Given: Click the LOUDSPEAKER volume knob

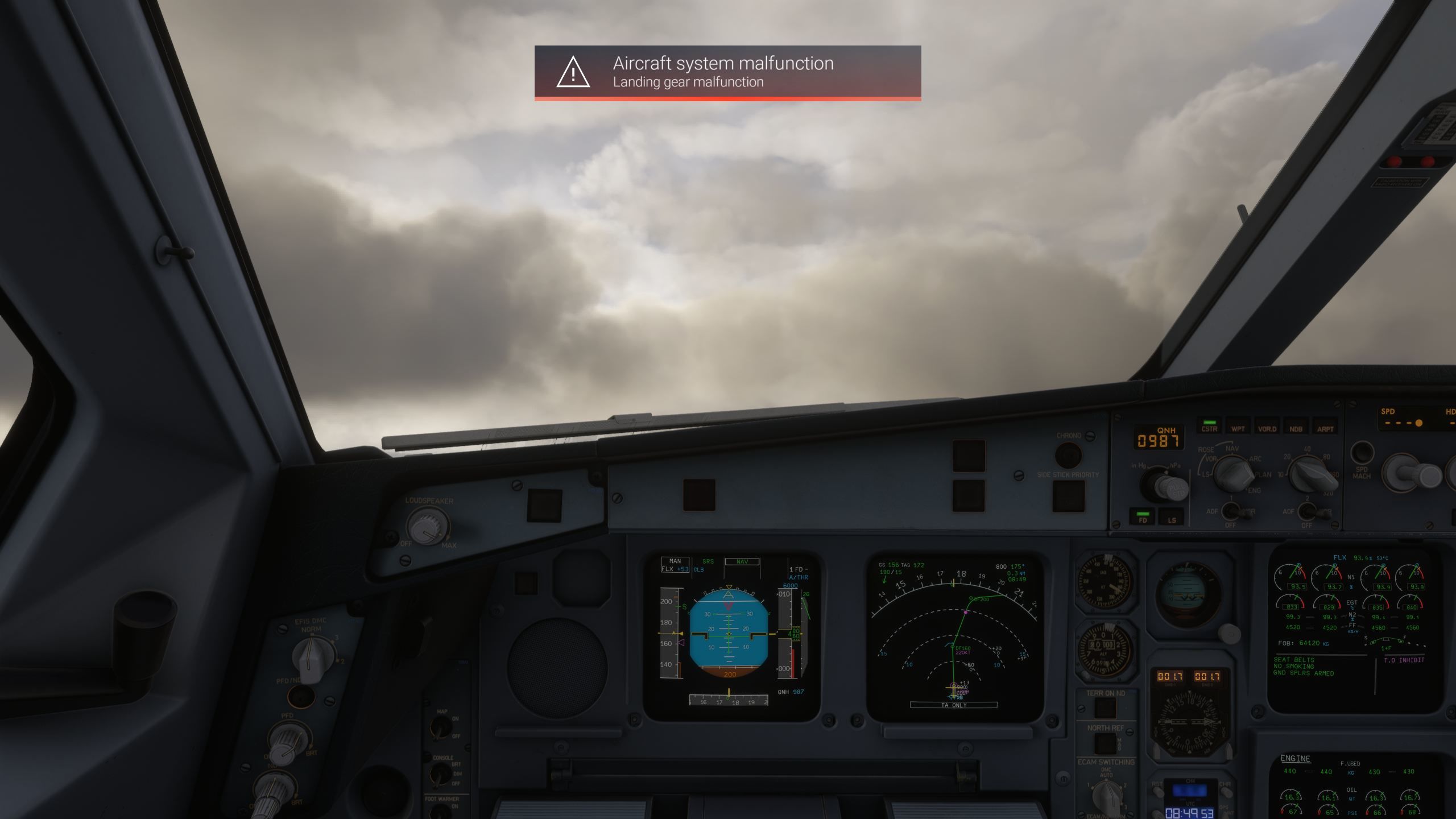Looking at the screenshot, I should [x=427, y=525].
